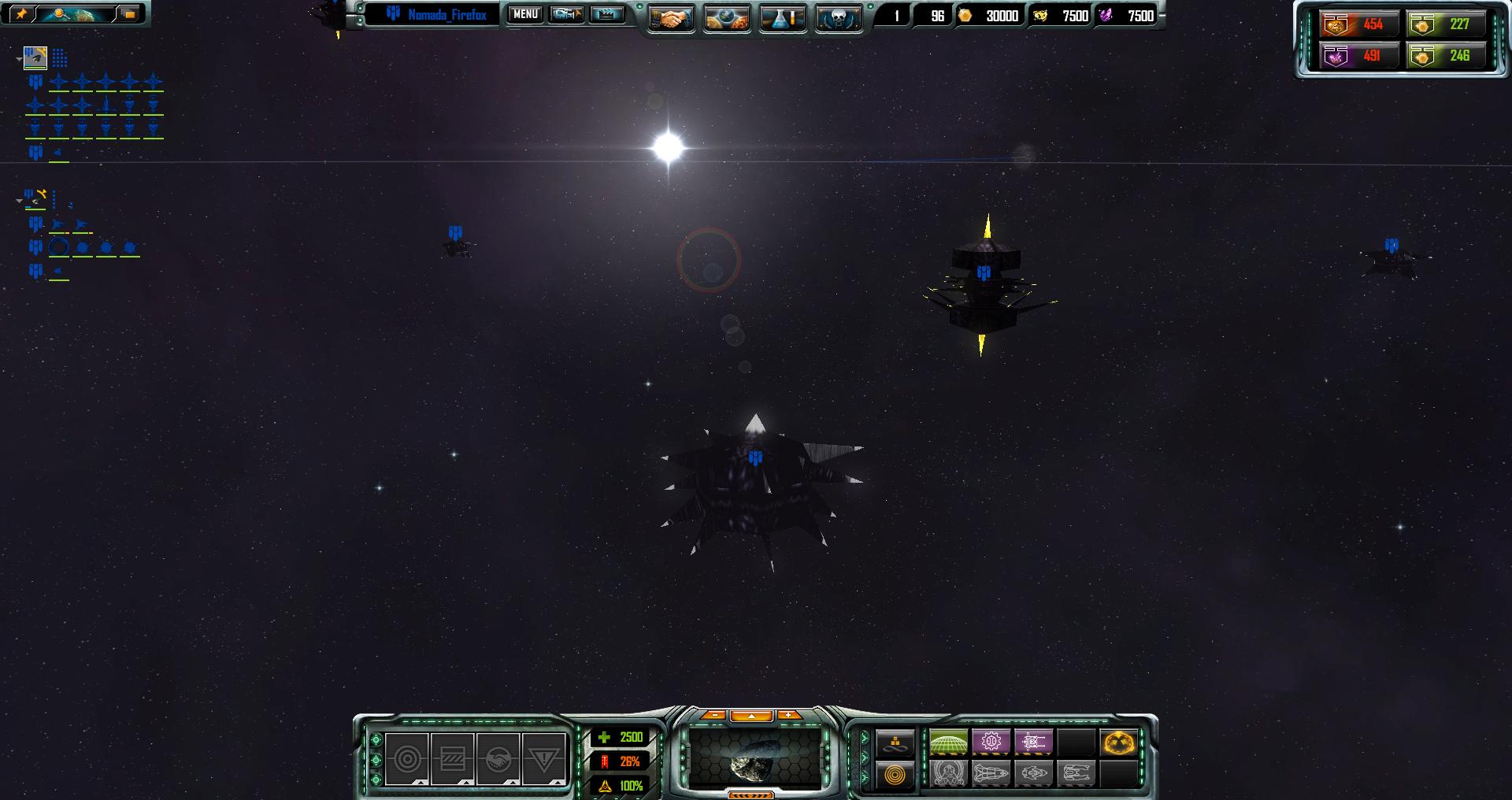The height and width of the screenshot is (800, 1512).
Task: Select the asteroid portrait in the info panel
Action: point(754,759)
